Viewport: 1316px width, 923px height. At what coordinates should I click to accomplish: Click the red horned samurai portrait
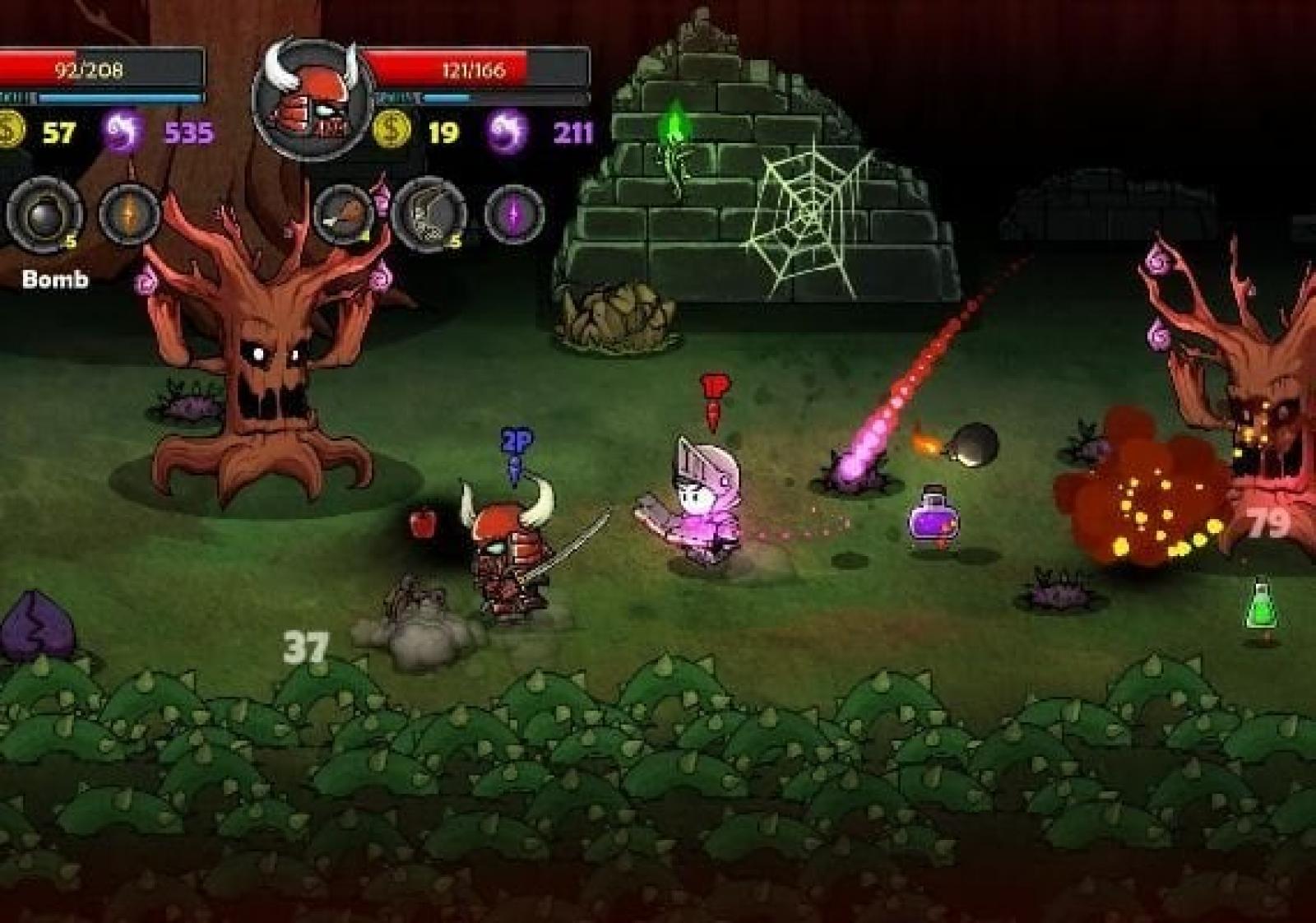(x=313, y=100)
